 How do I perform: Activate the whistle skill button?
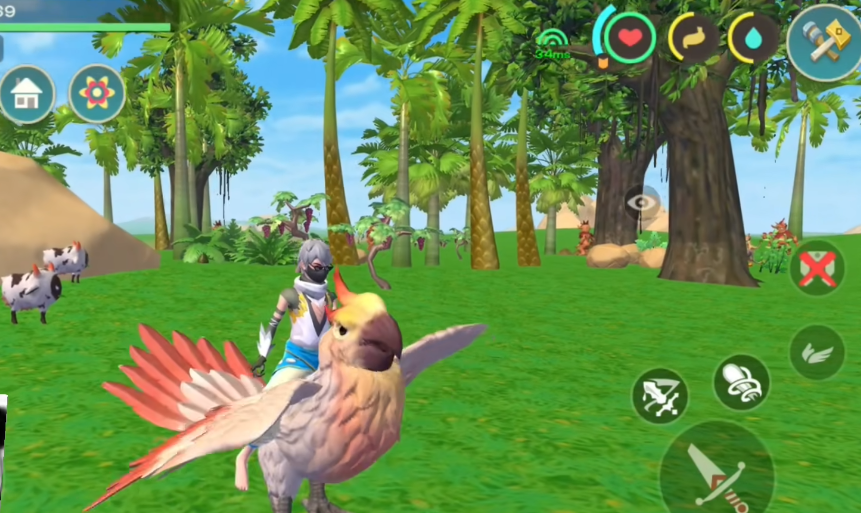click(741, 382)
